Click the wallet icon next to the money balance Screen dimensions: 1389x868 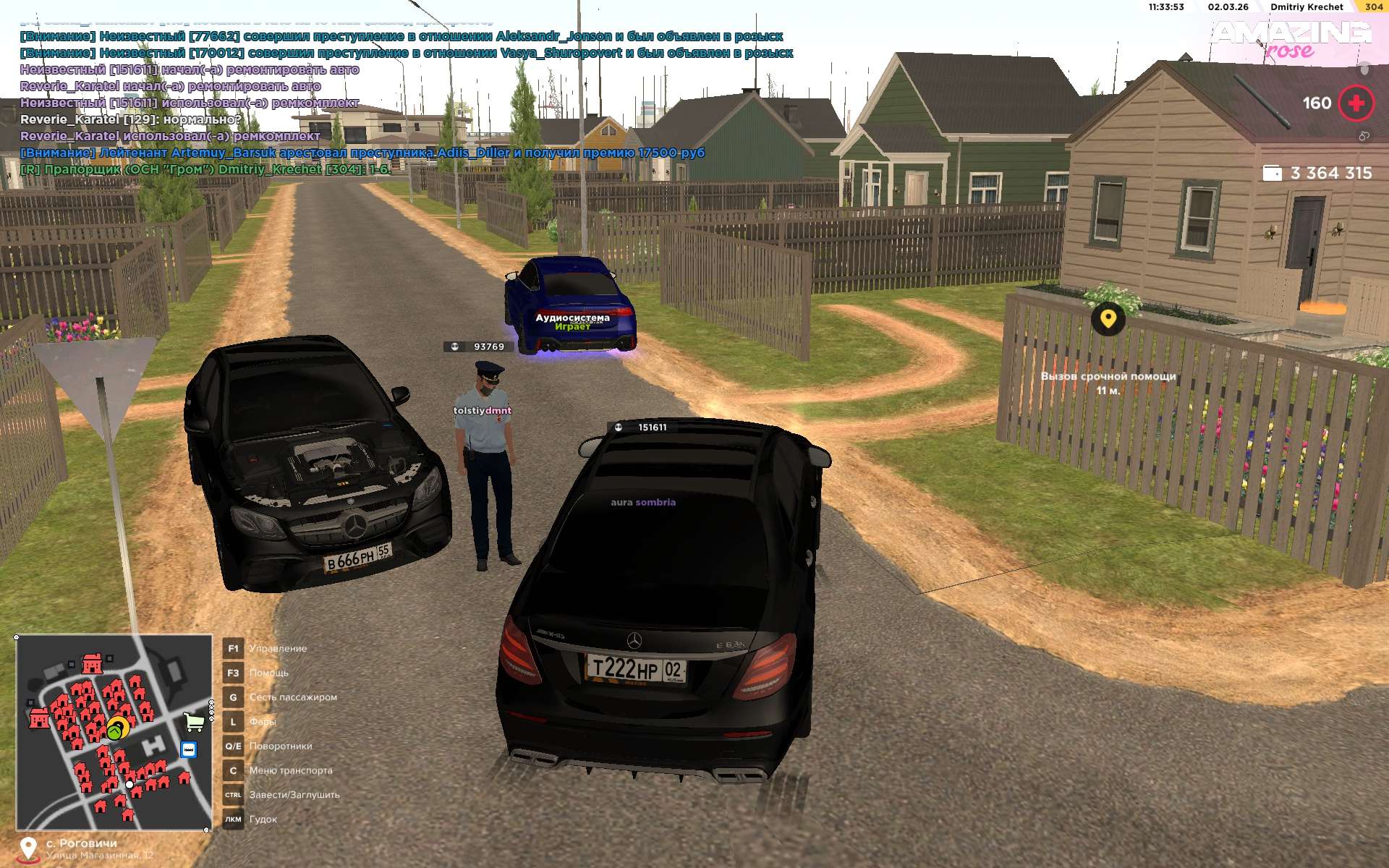tap(1271, 174)
